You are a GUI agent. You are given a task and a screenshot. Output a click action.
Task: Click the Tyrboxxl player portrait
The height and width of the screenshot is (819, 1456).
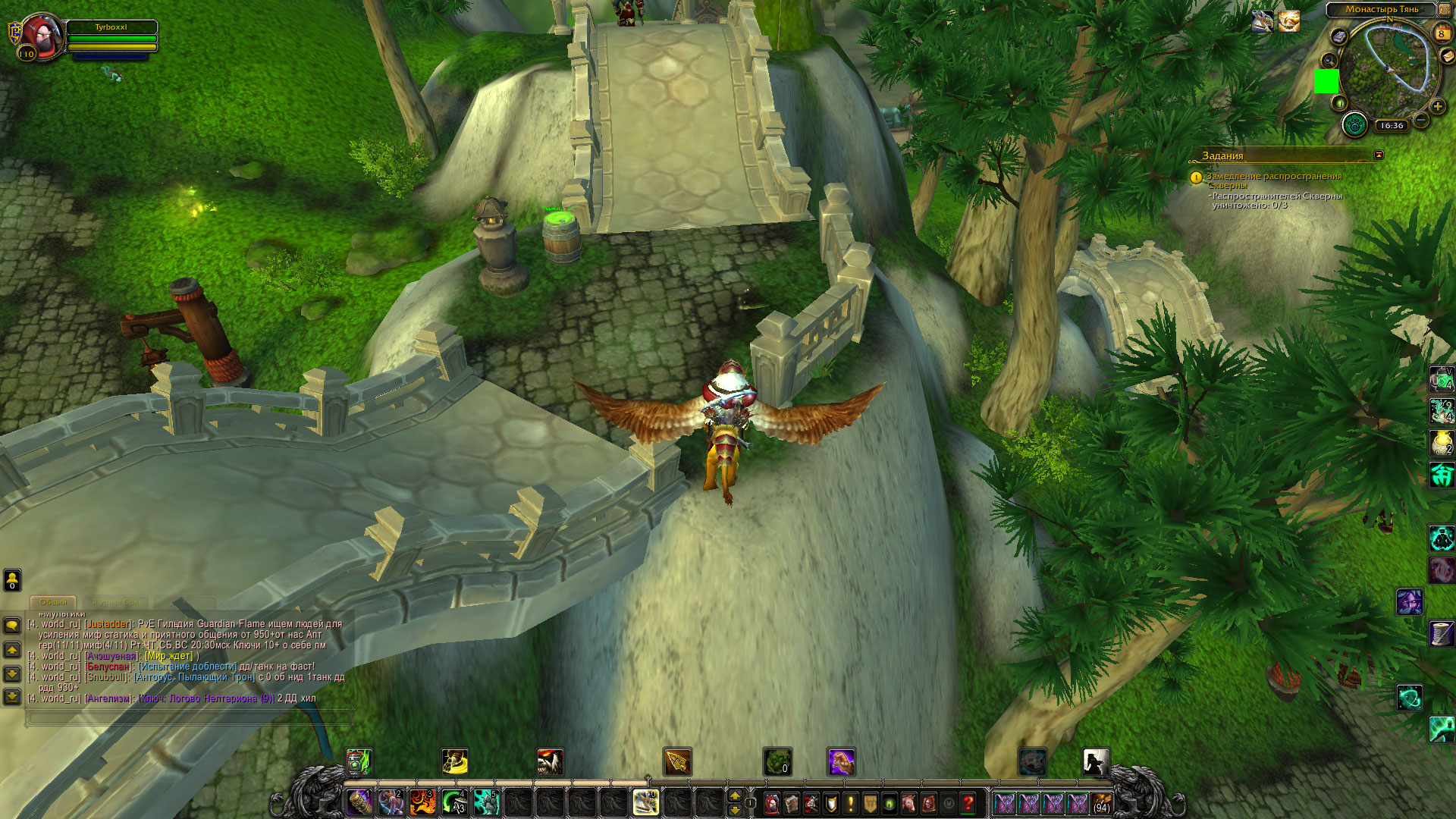[x=42, y=36]
